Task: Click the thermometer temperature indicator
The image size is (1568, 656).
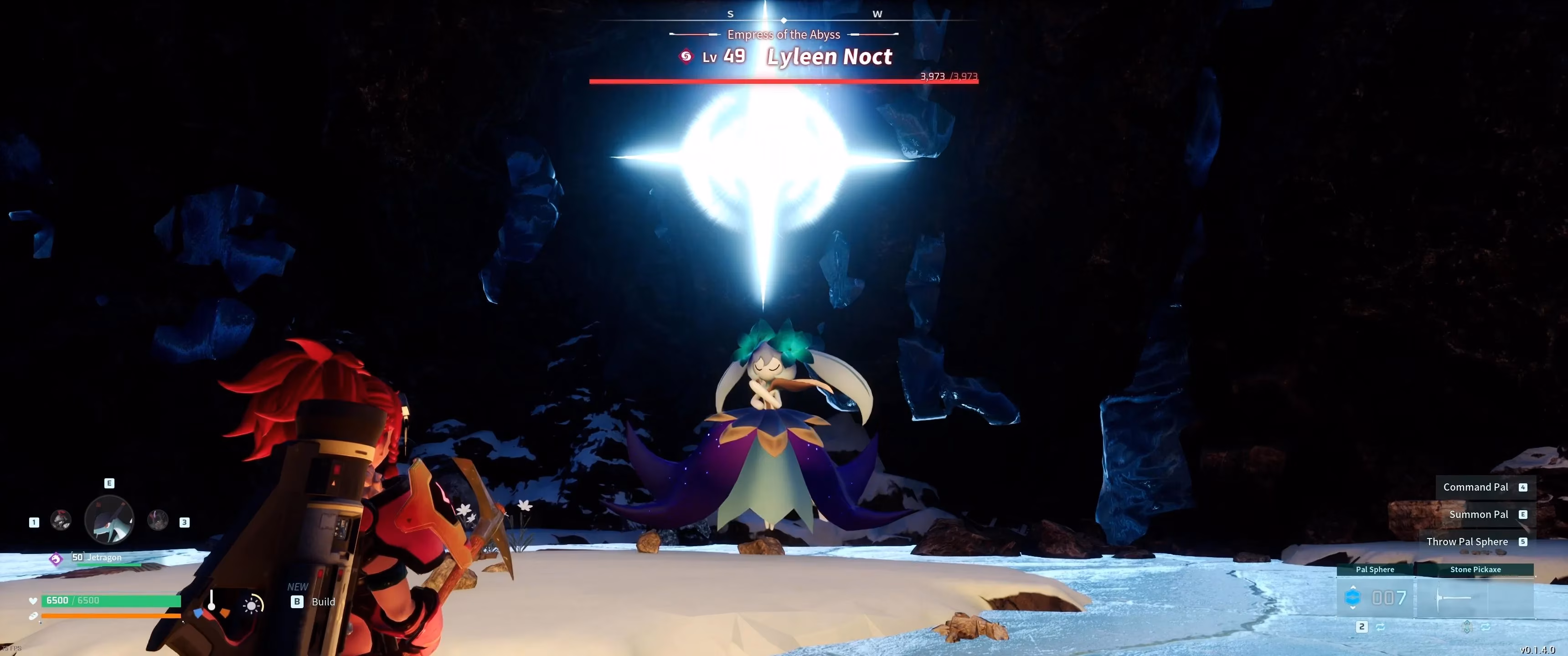Action: coord(212,600)
